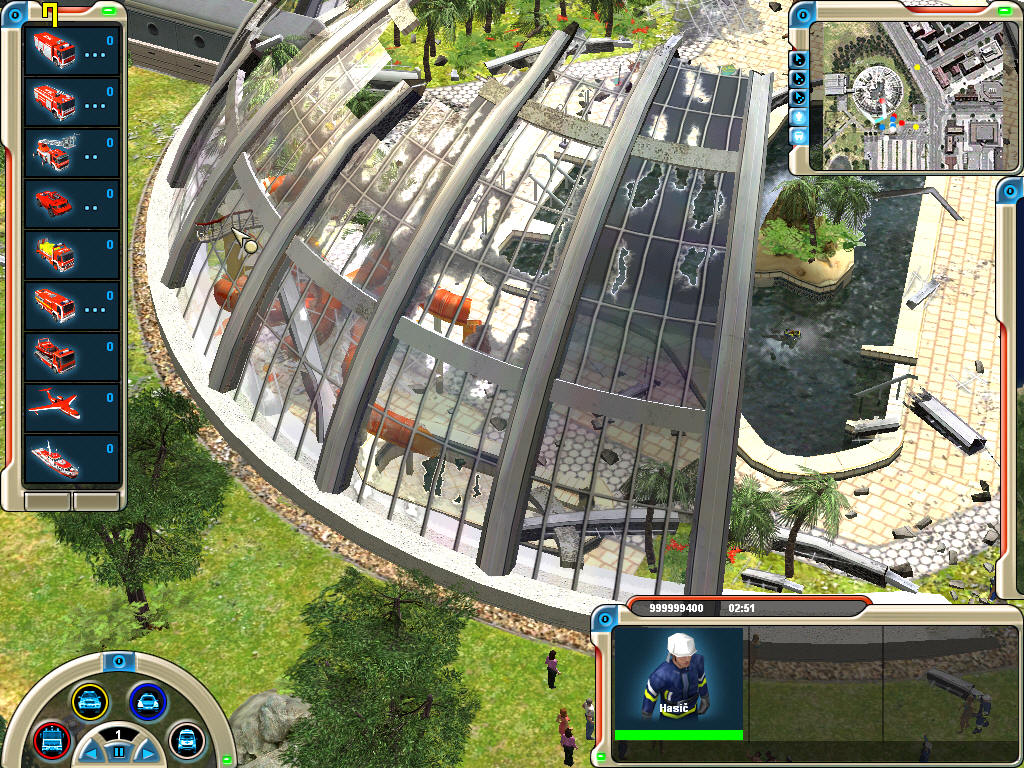Increase game speed with the right arrow
The image size is (1024, 768).
pos(146,752)
